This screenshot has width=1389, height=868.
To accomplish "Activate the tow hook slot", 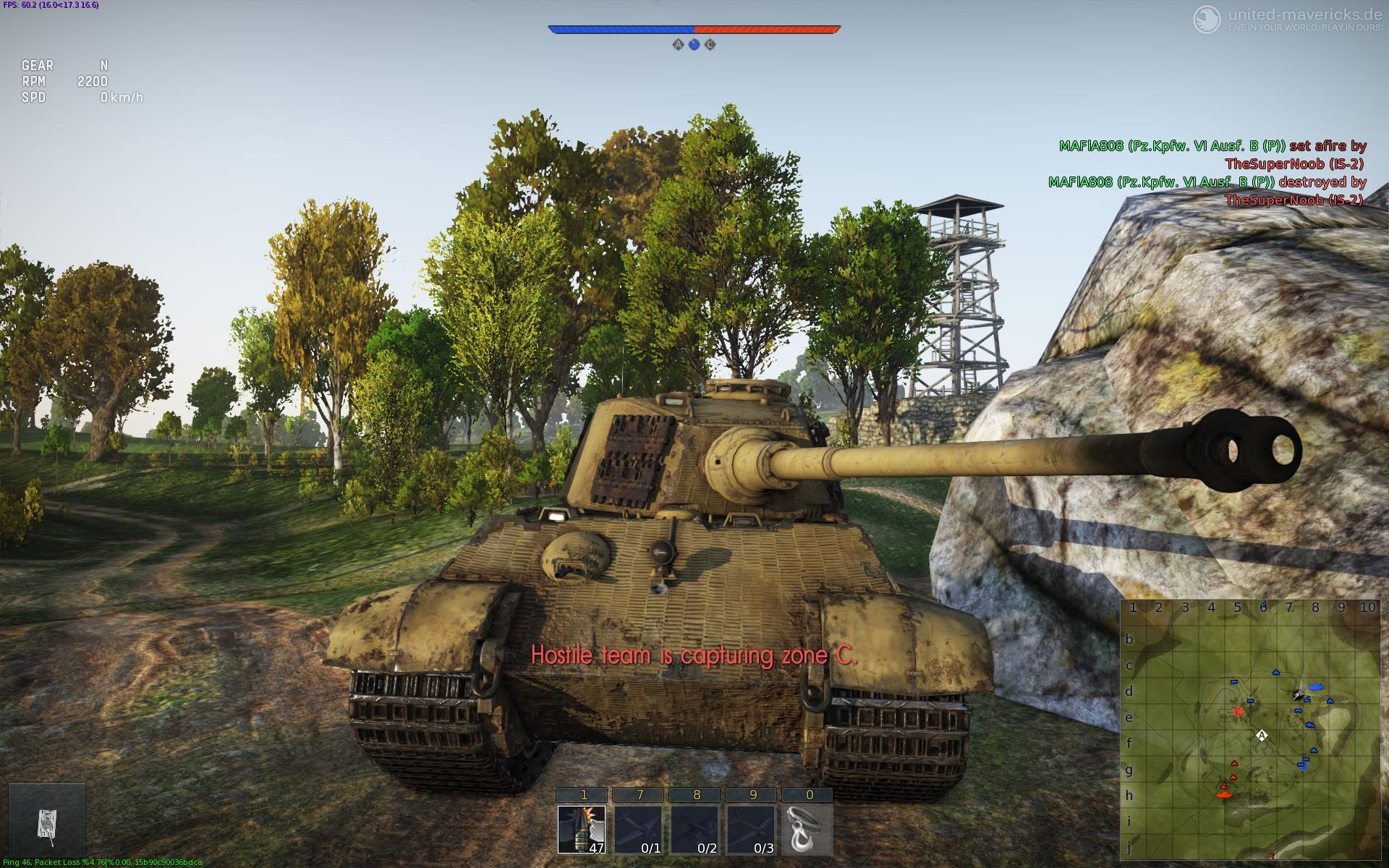I will click(807, 829).
